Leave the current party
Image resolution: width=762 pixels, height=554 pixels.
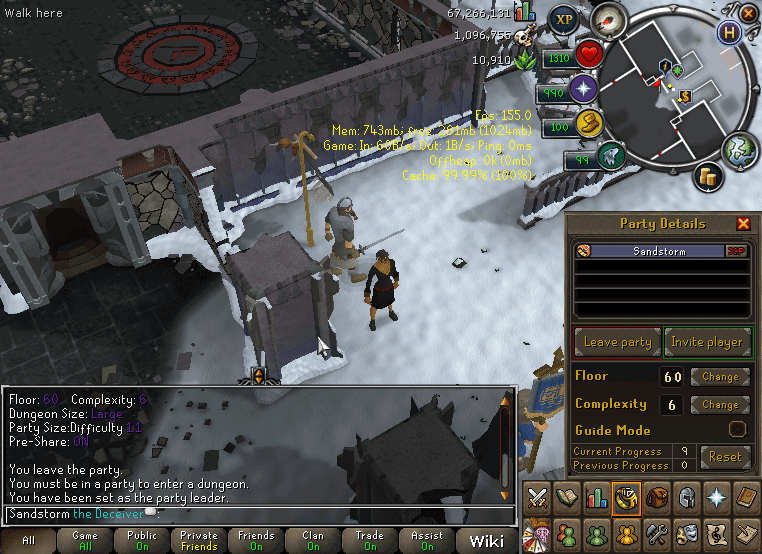(x=617, y=342)
